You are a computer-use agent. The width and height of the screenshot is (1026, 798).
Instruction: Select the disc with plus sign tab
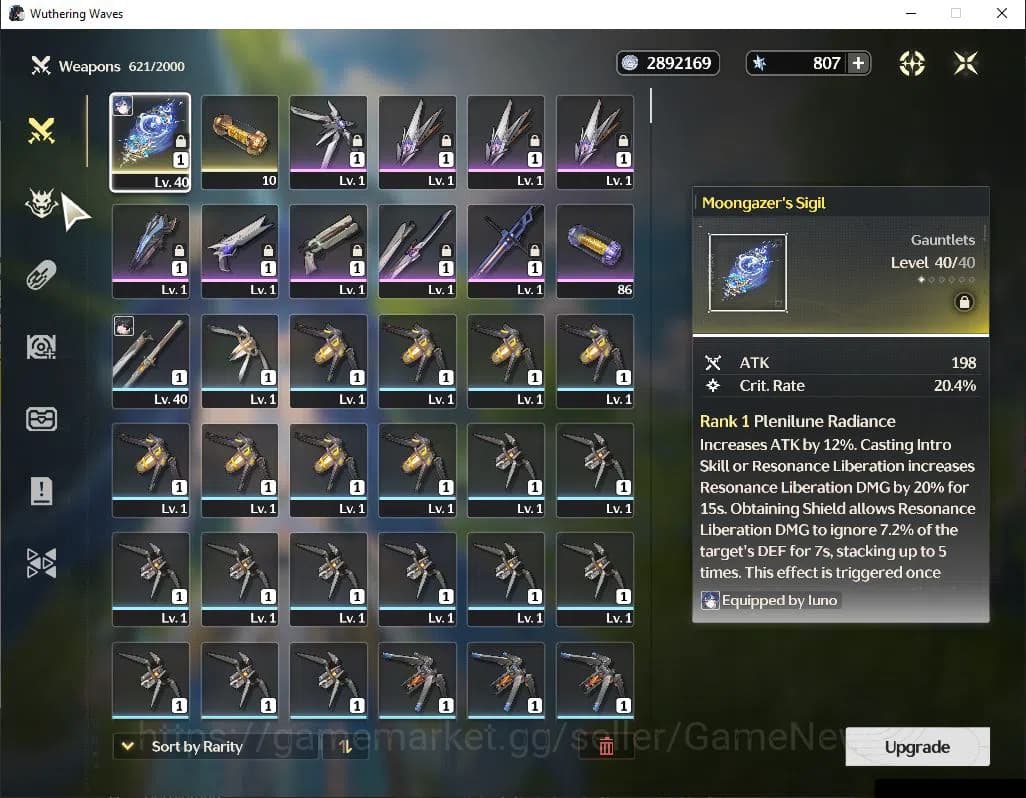[x=41, y=347]
